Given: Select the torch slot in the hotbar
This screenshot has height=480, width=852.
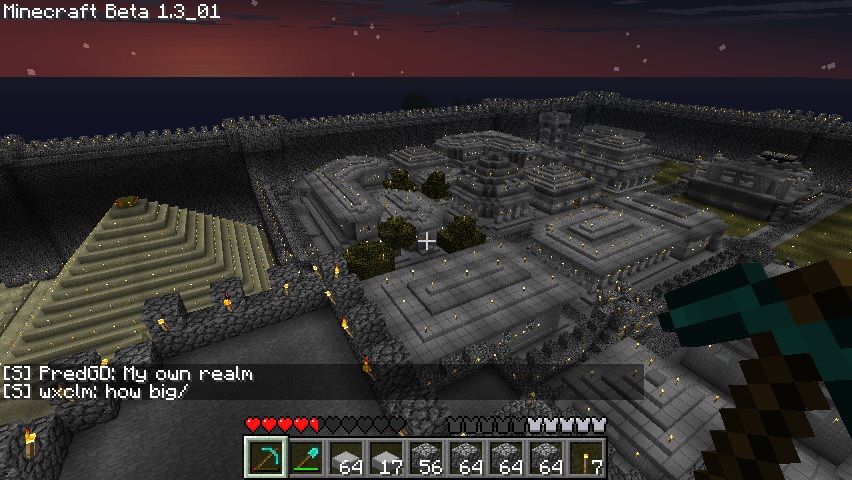Looking at the screenshot, I should point(585,456).
